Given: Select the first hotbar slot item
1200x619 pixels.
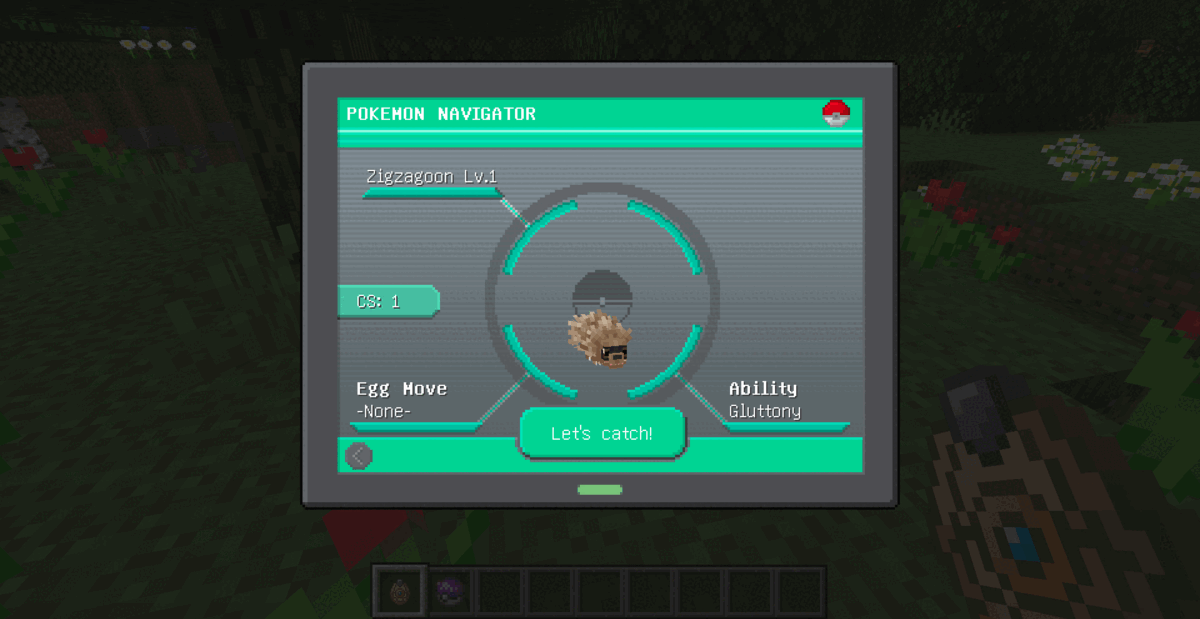Looking at the screenshot, I should (400, 590).
